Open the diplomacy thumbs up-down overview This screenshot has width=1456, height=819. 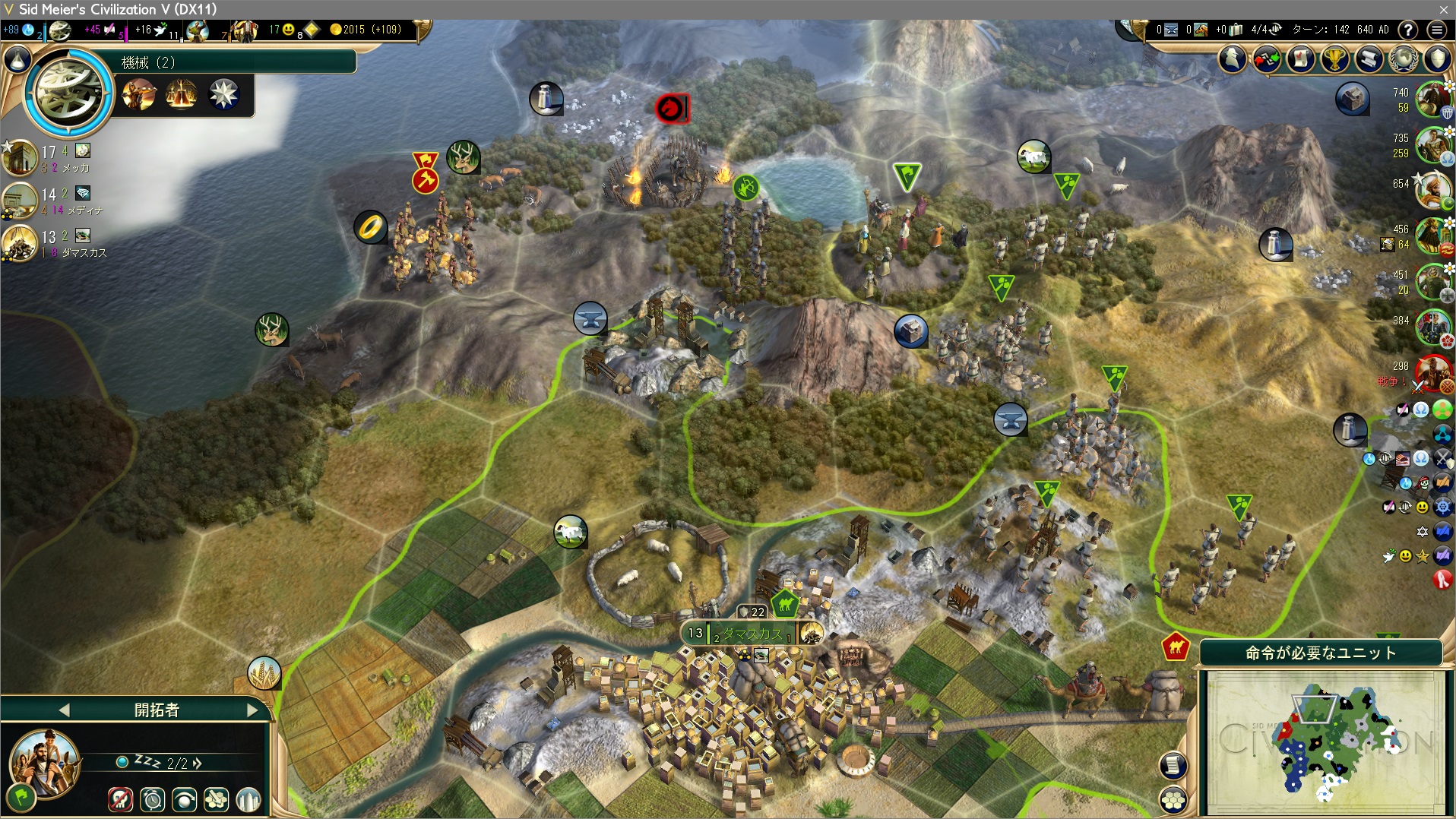pyautogui.click(x=1267, y=58)
